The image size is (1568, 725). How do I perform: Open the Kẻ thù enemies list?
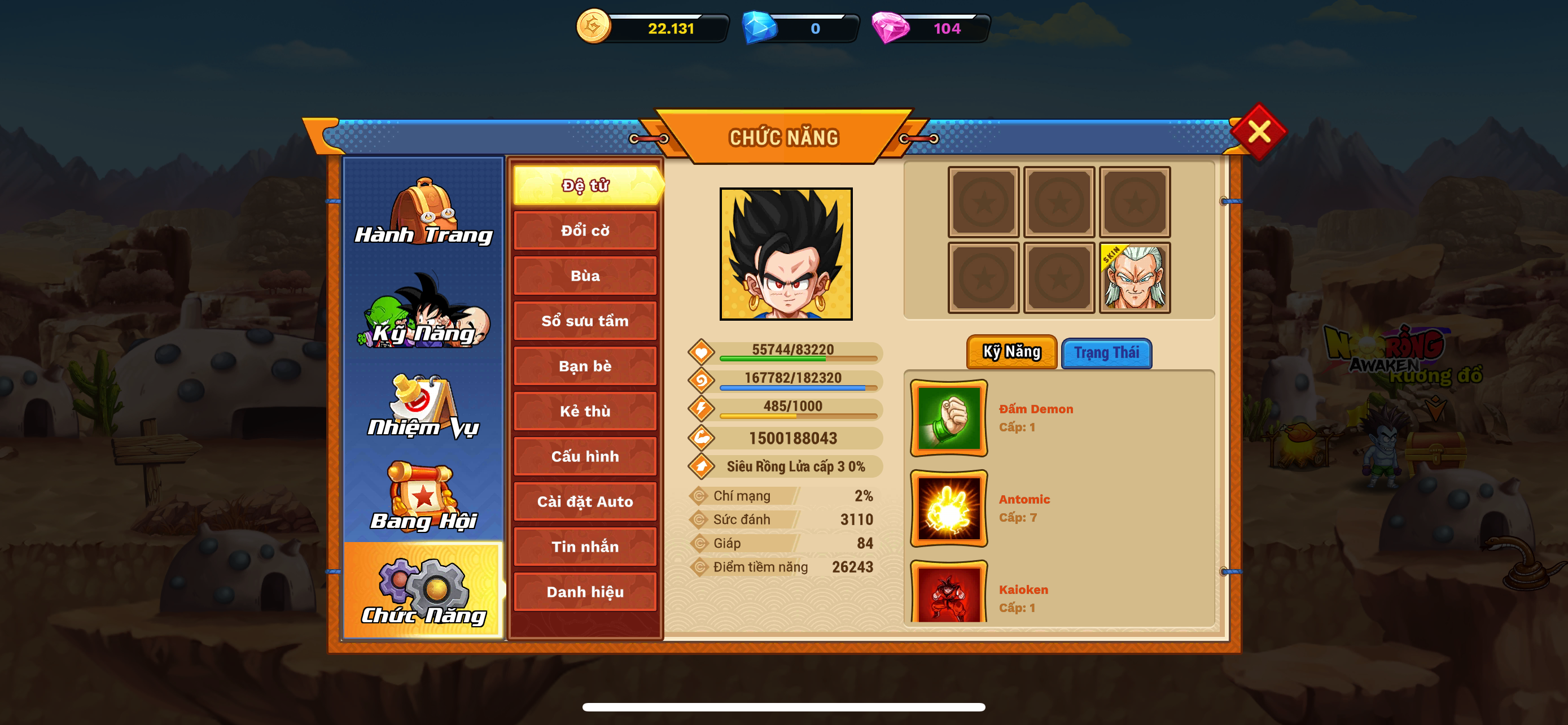tap(585, 412)
